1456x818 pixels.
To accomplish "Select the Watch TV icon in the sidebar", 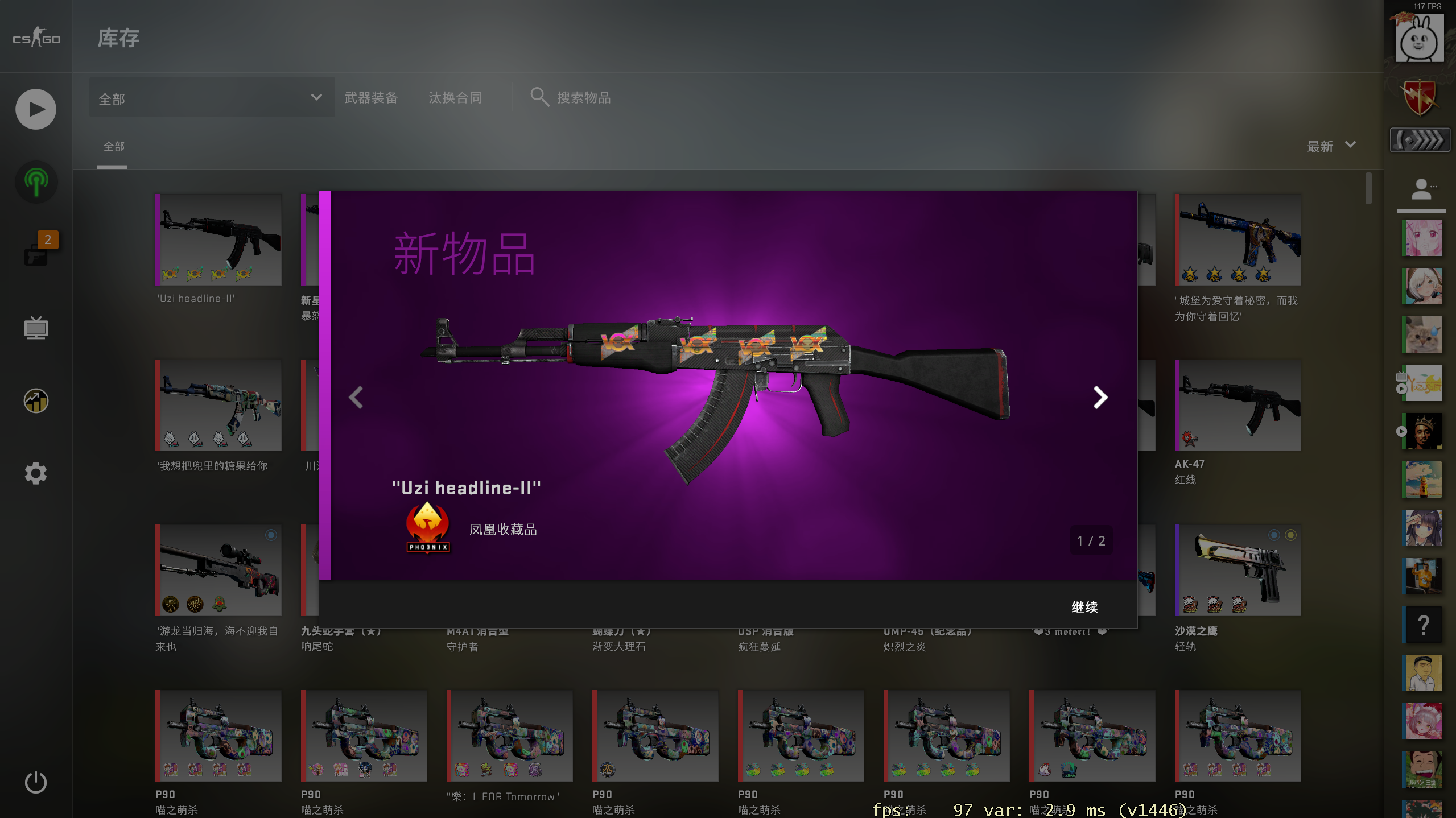I will tap(36, 328).
